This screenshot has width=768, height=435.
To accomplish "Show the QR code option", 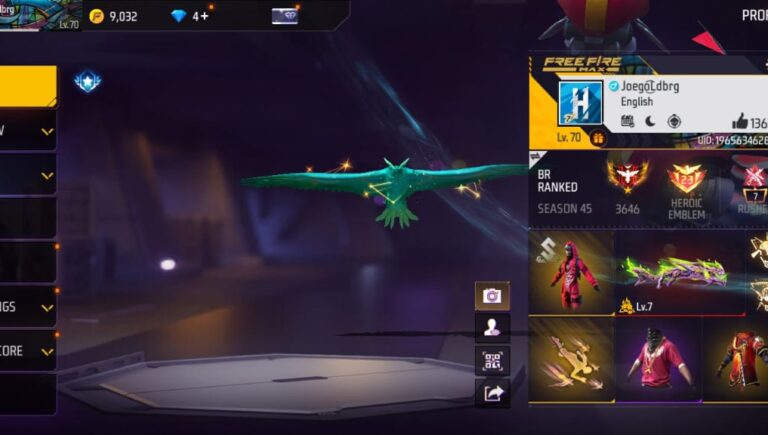I will [x=492, y=361].
